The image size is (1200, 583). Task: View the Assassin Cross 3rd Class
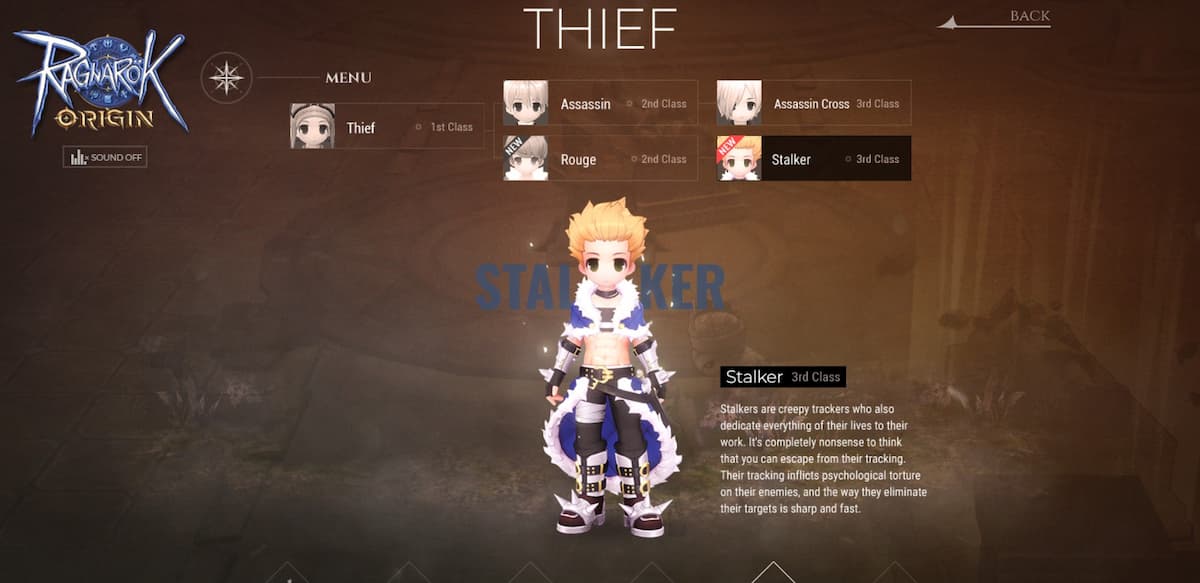813,104
